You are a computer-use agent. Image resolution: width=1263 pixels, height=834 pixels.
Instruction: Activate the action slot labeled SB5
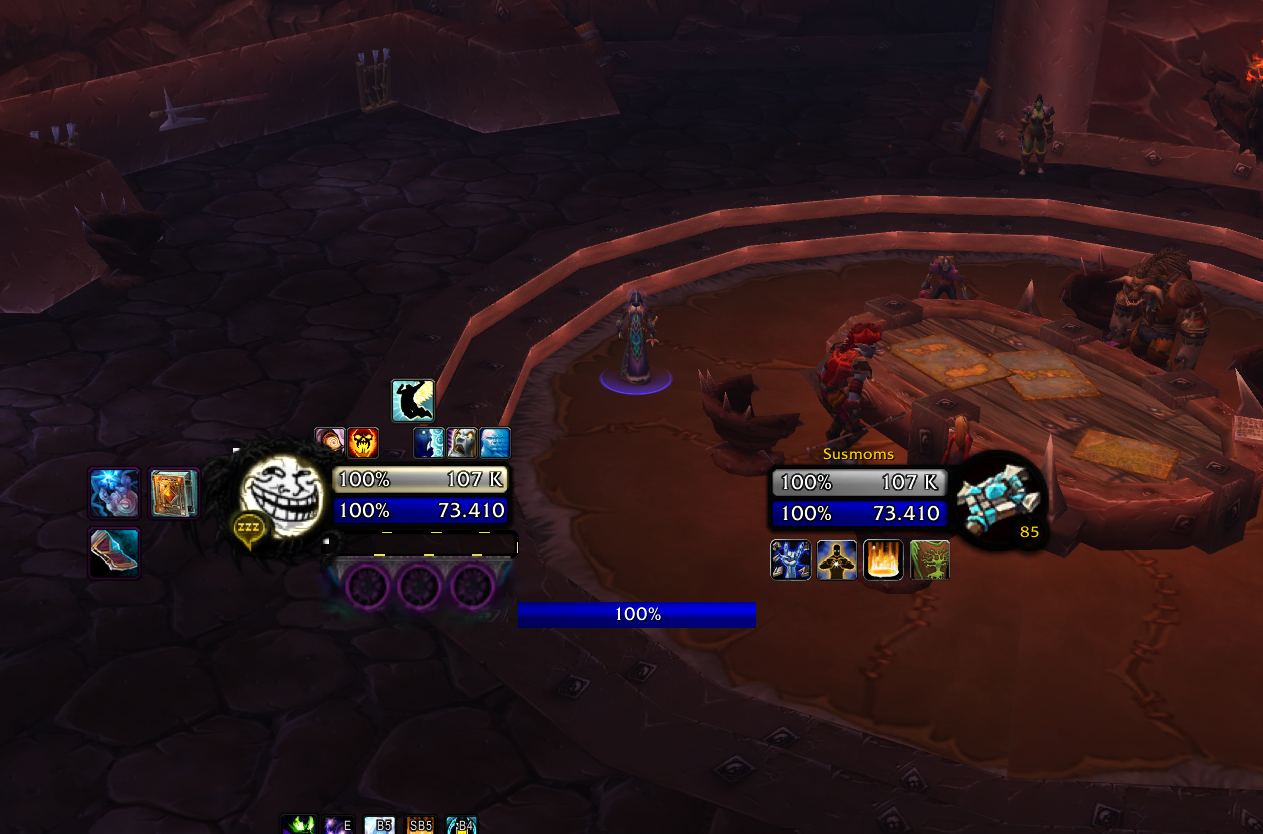(x=420, y=825)
